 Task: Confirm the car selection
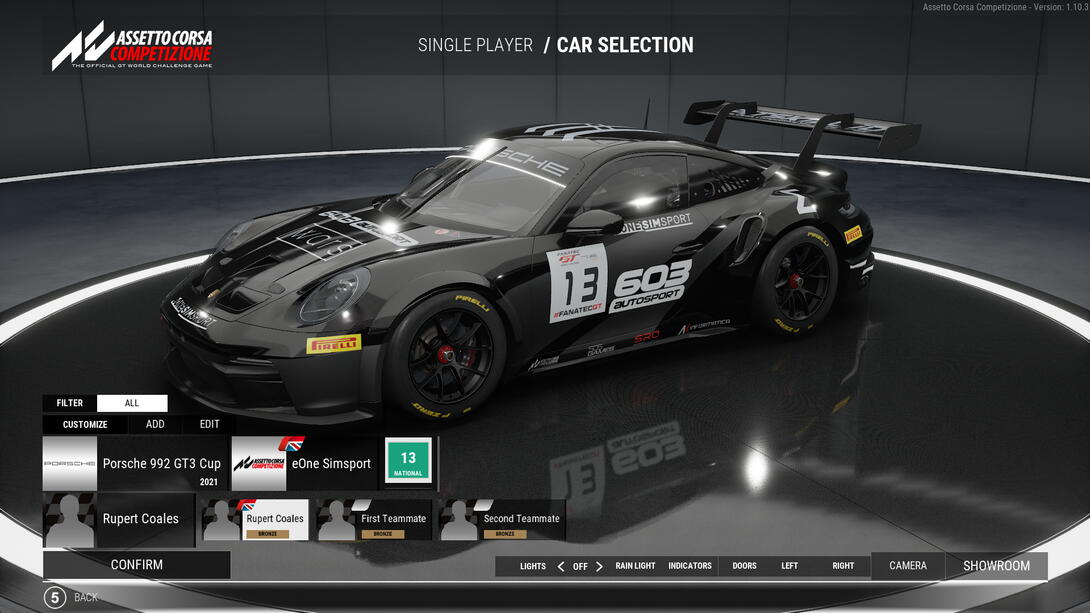[136, 565]
